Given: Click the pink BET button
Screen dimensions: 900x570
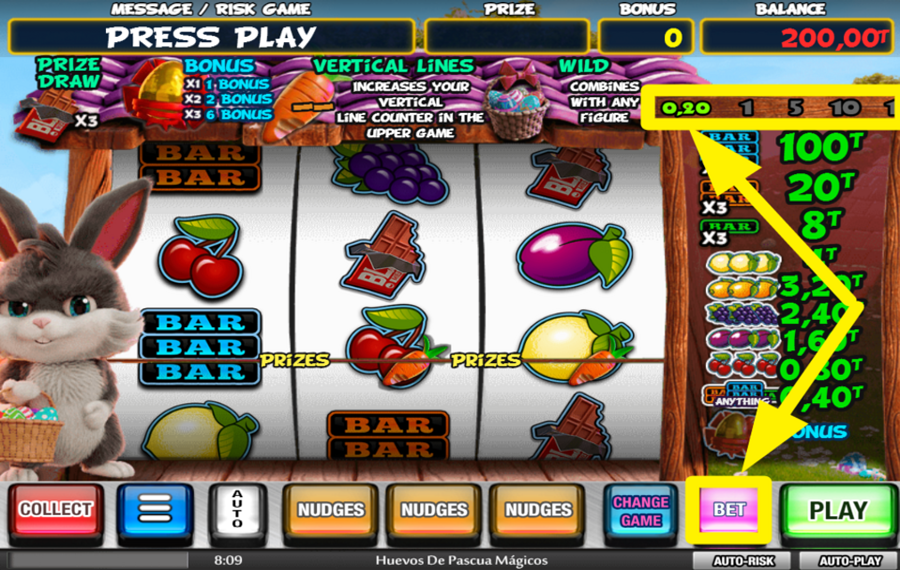Looking at the screenshot, I should coord(729,509).
